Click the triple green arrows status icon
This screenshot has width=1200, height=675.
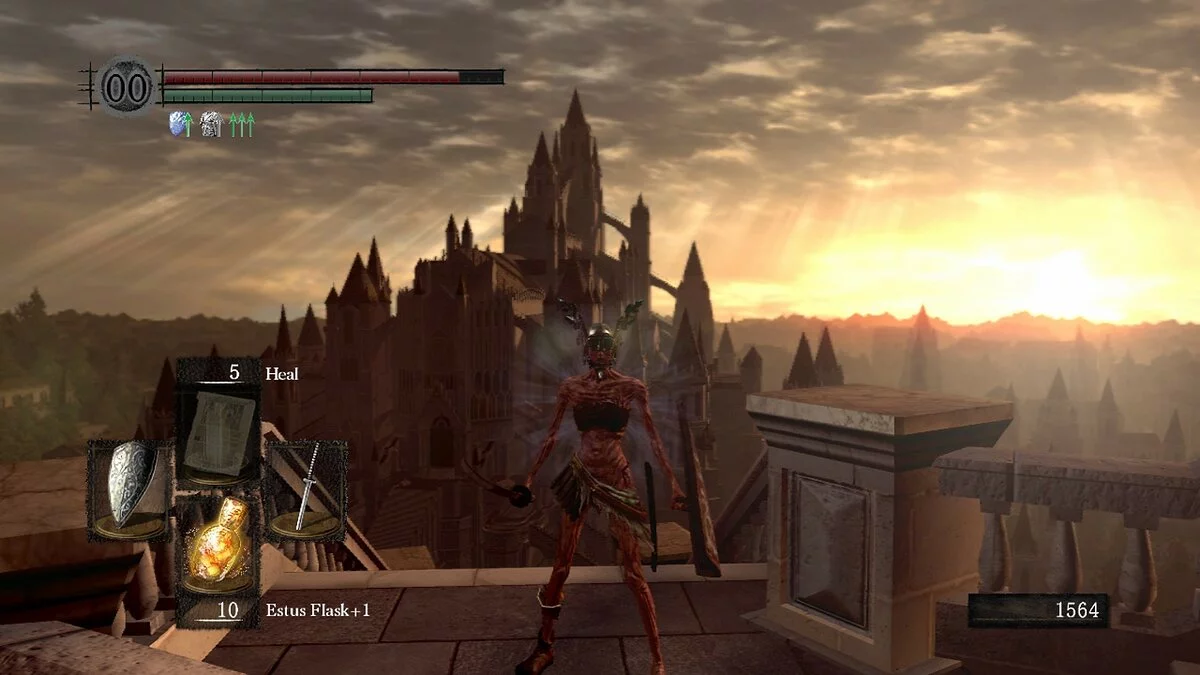242,124
